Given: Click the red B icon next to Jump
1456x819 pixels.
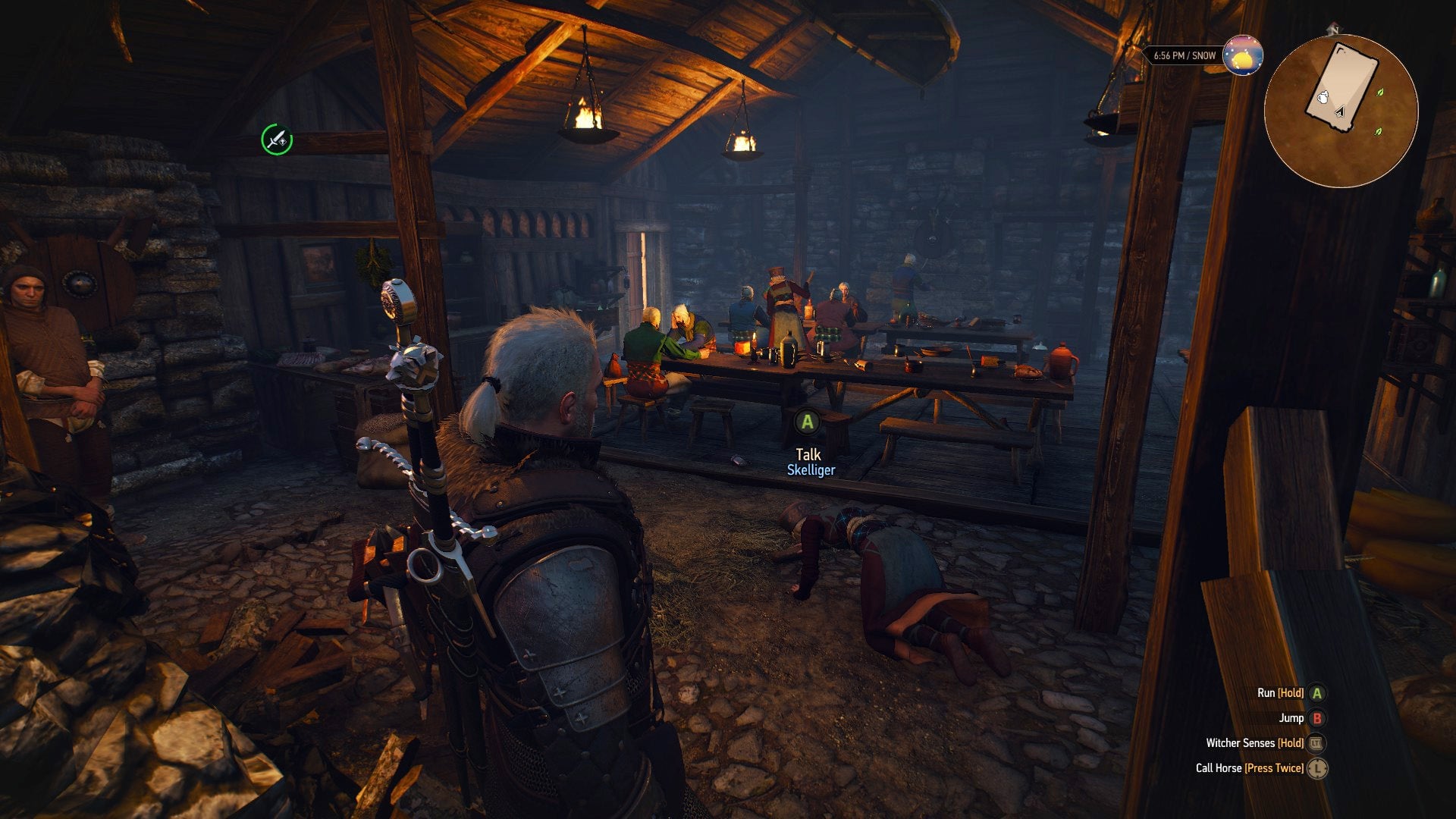Looking at the screenshot, I should point(1317,719).
